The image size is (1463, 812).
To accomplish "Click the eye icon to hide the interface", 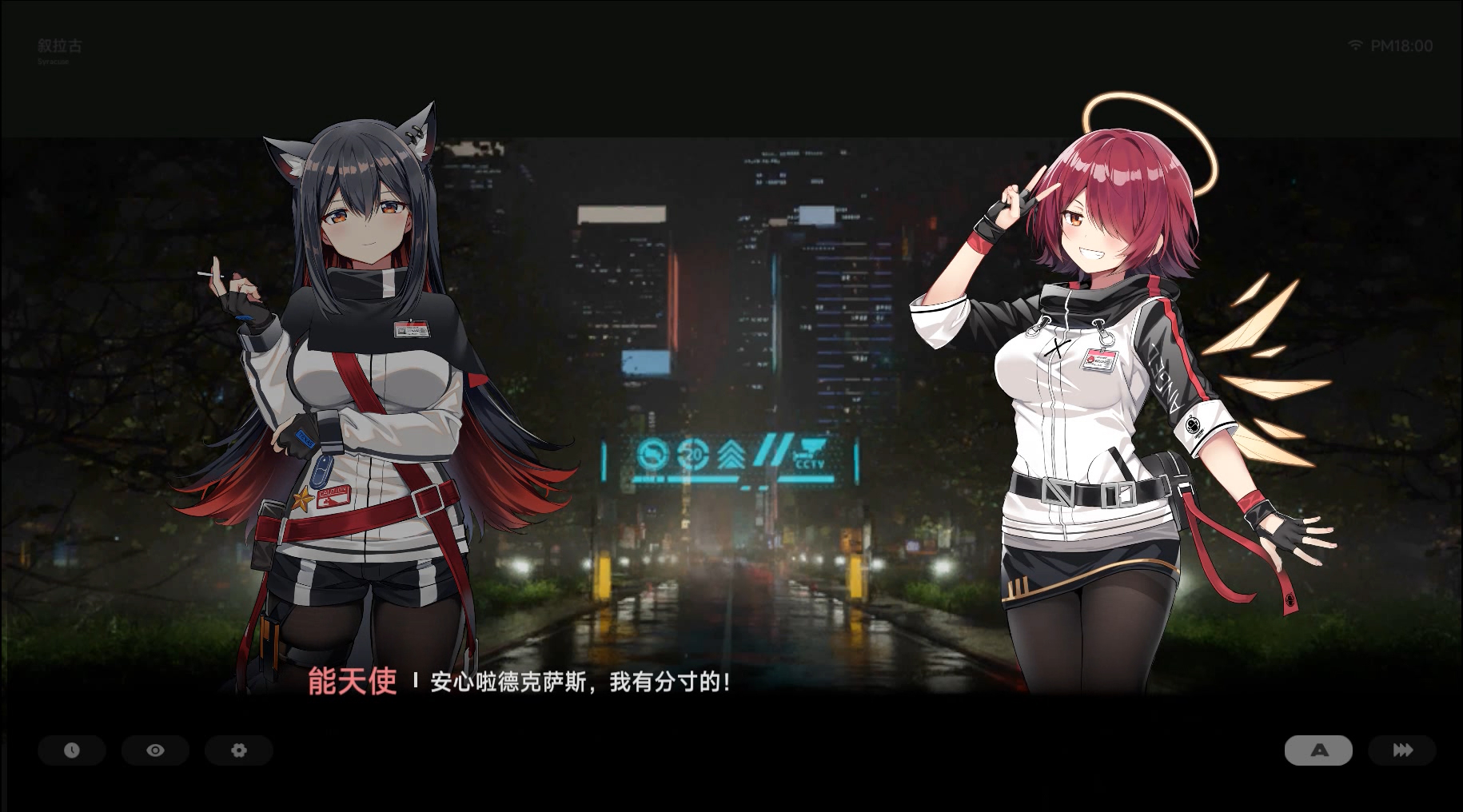I will pyautogui.click(x=155, y=750).
